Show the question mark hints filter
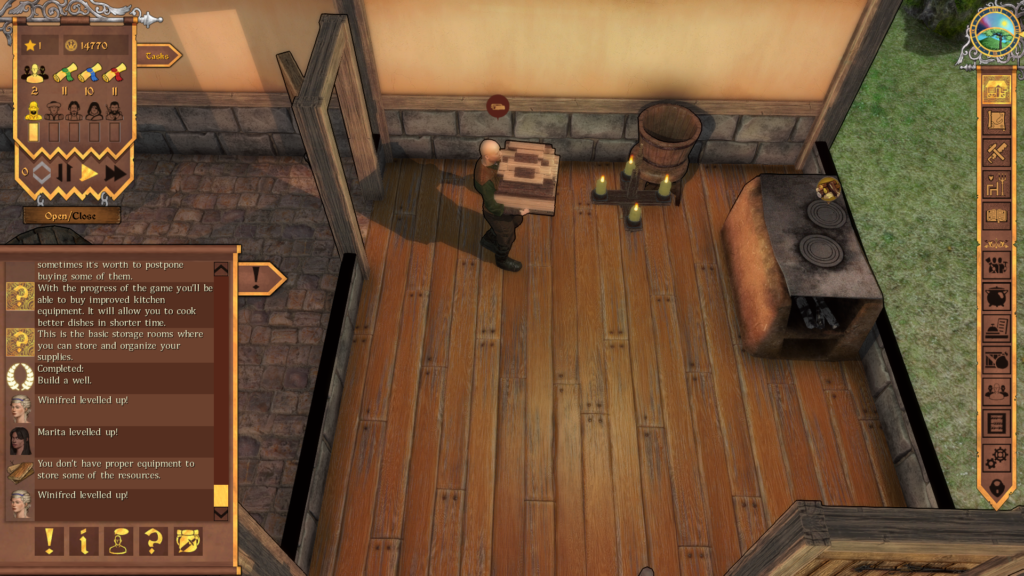The image size is (1024, 576). [153, 541]
